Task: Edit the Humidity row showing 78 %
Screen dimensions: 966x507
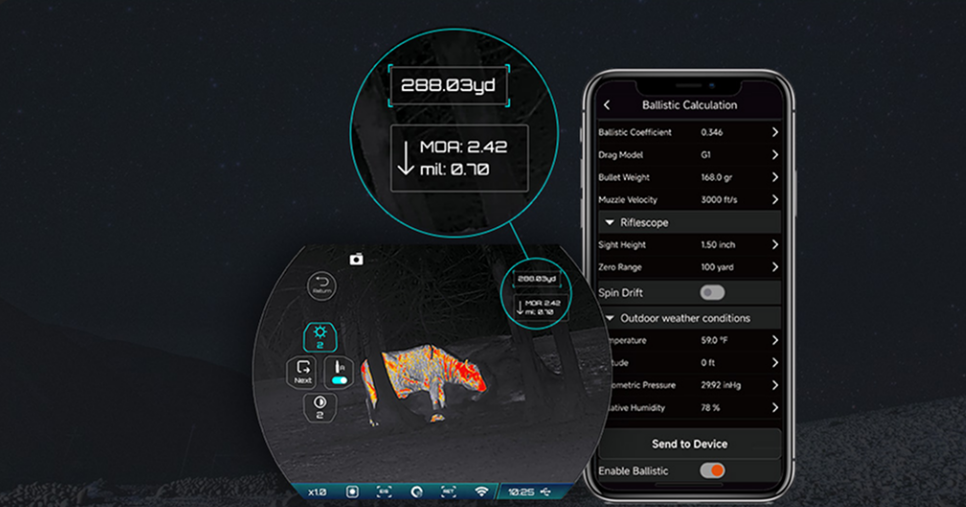Action: coord(688,408)
